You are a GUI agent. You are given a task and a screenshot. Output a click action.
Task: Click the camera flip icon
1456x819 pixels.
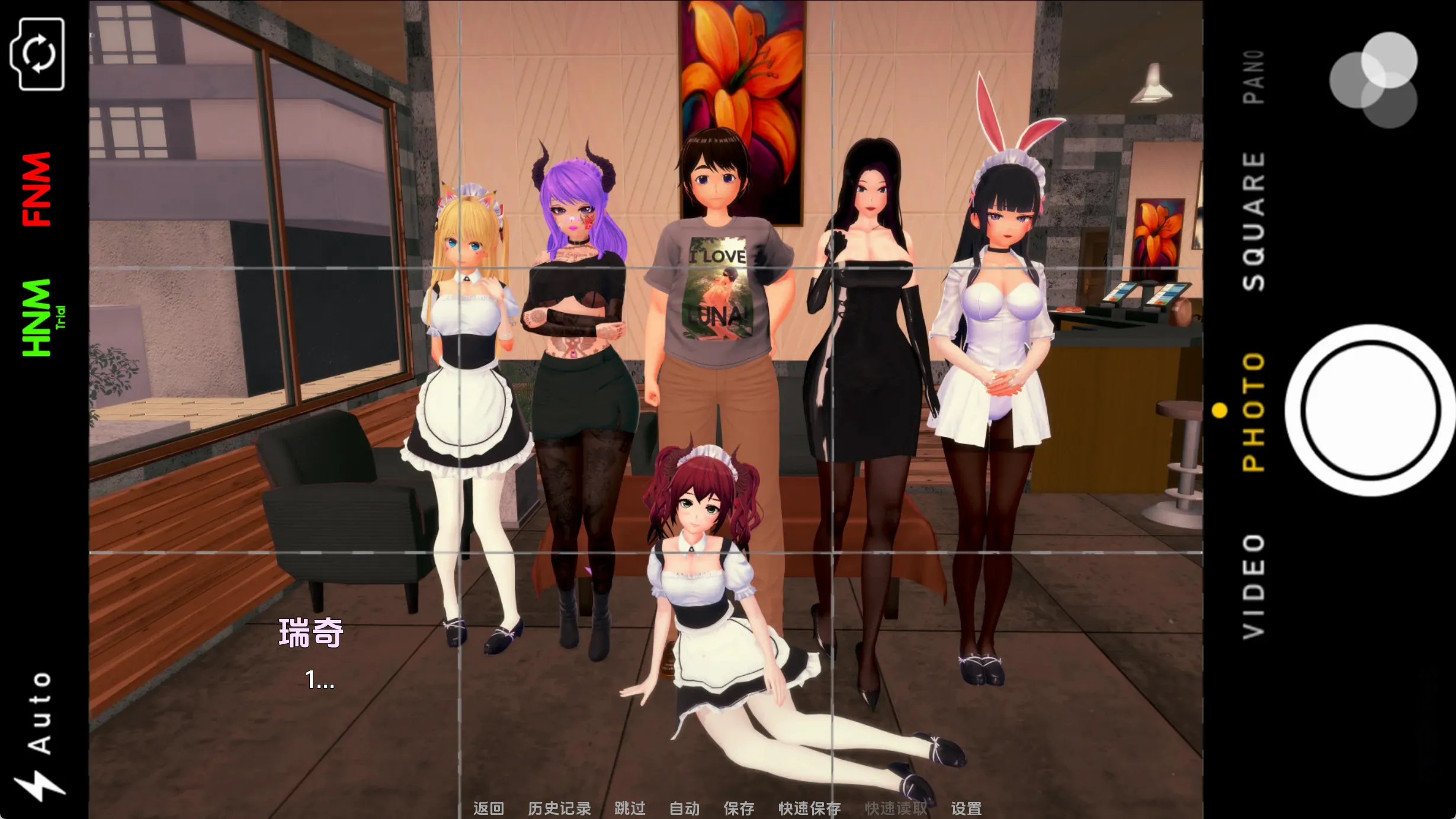pos(37,54)
